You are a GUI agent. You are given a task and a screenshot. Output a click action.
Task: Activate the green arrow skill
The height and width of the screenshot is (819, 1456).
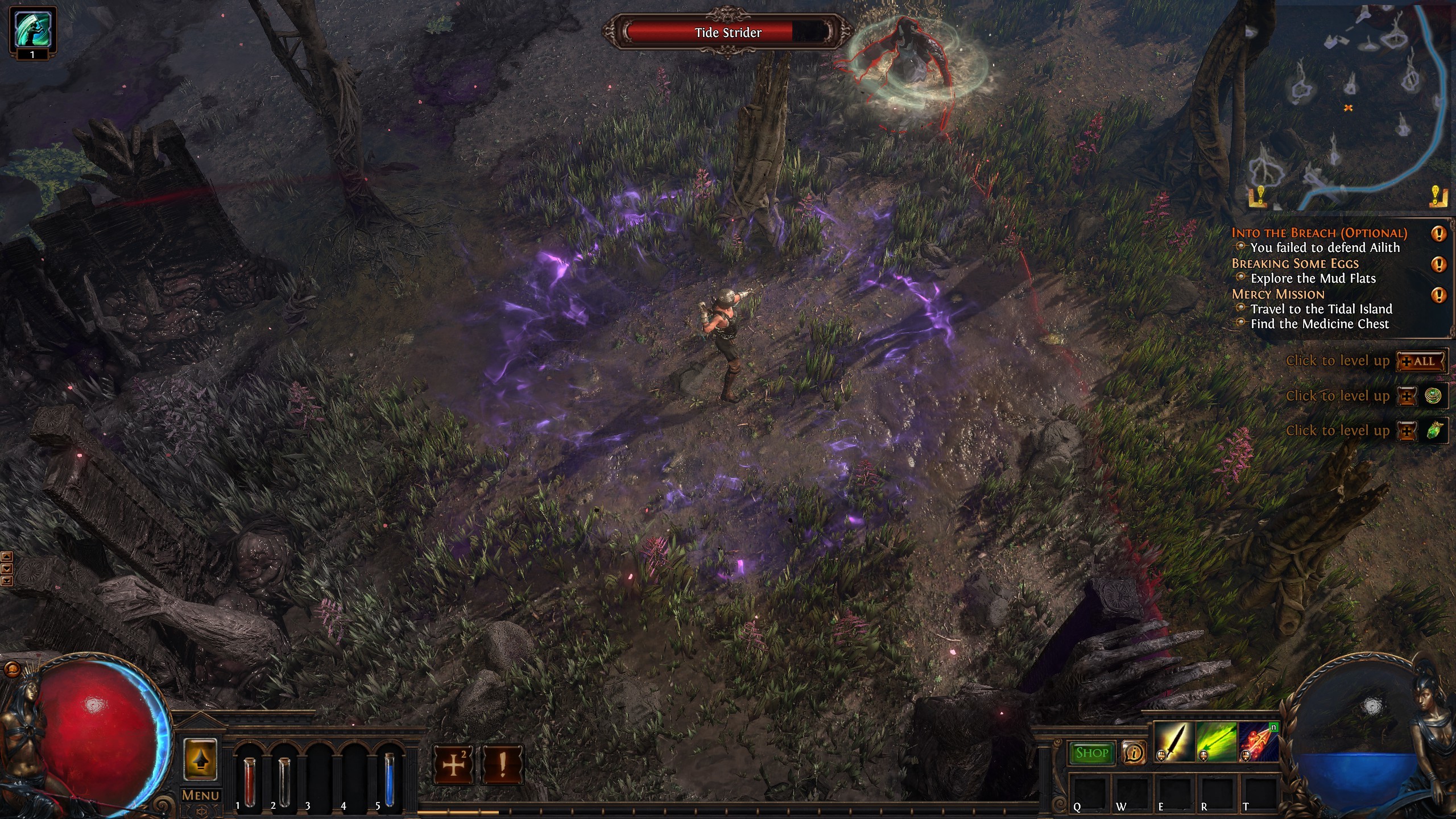tap(1217, 742)
